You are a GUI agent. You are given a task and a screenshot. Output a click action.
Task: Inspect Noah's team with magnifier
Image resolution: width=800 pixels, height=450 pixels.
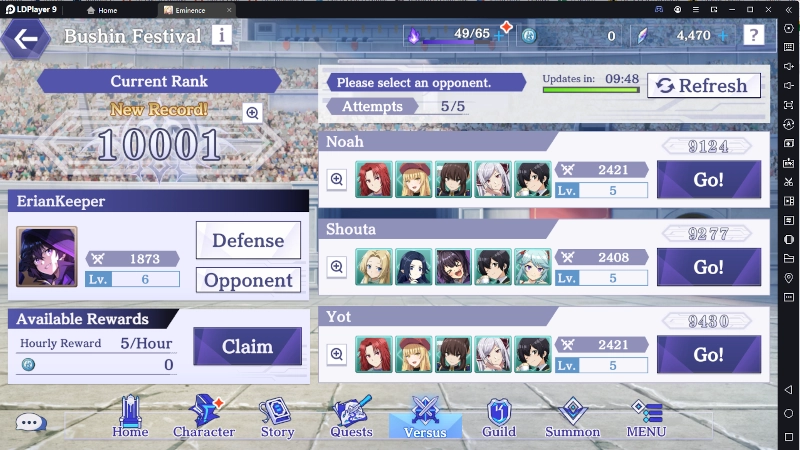click(337, 180)
